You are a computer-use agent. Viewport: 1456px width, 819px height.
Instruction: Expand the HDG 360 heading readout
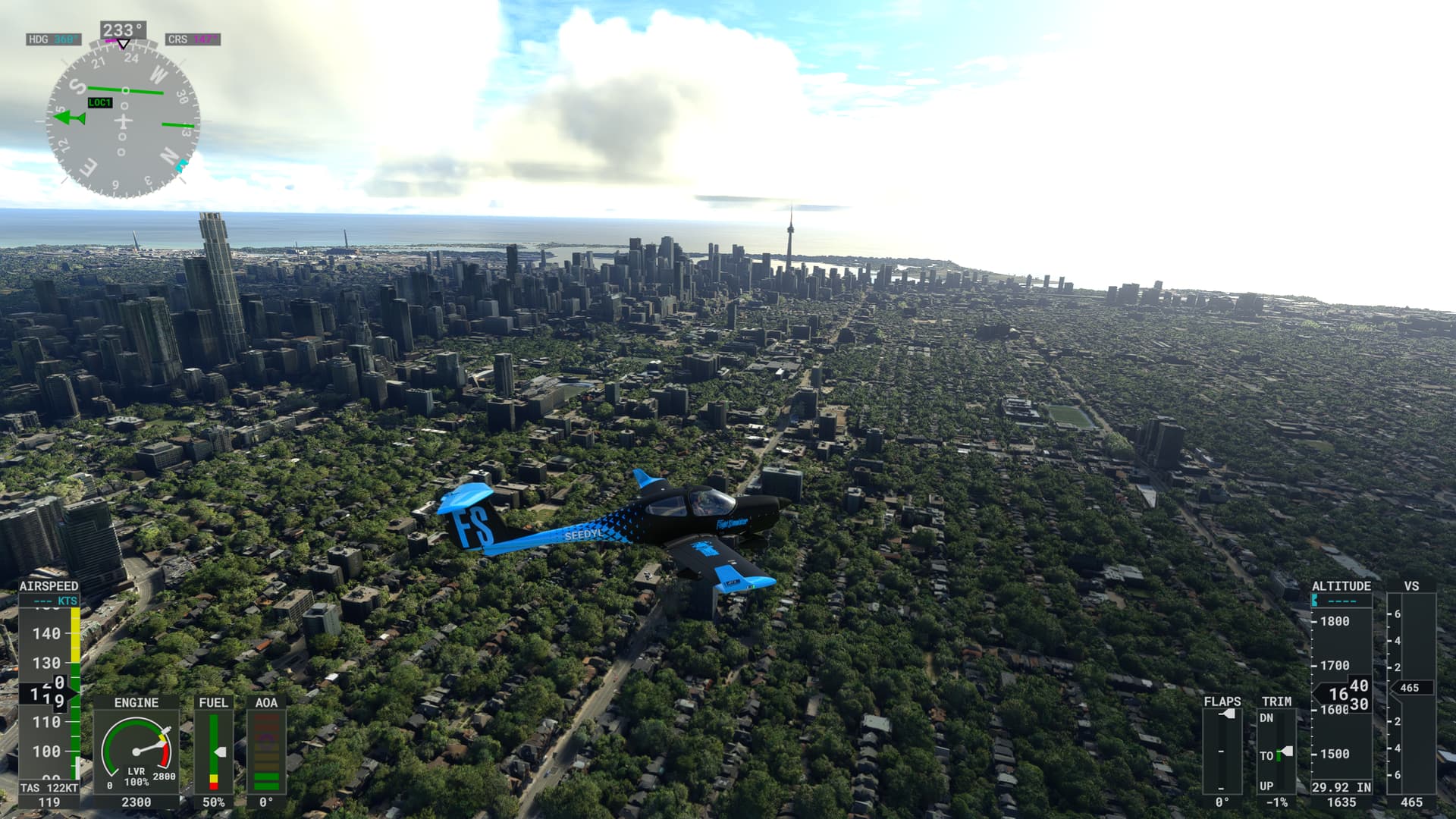click(x=53, y=39)
